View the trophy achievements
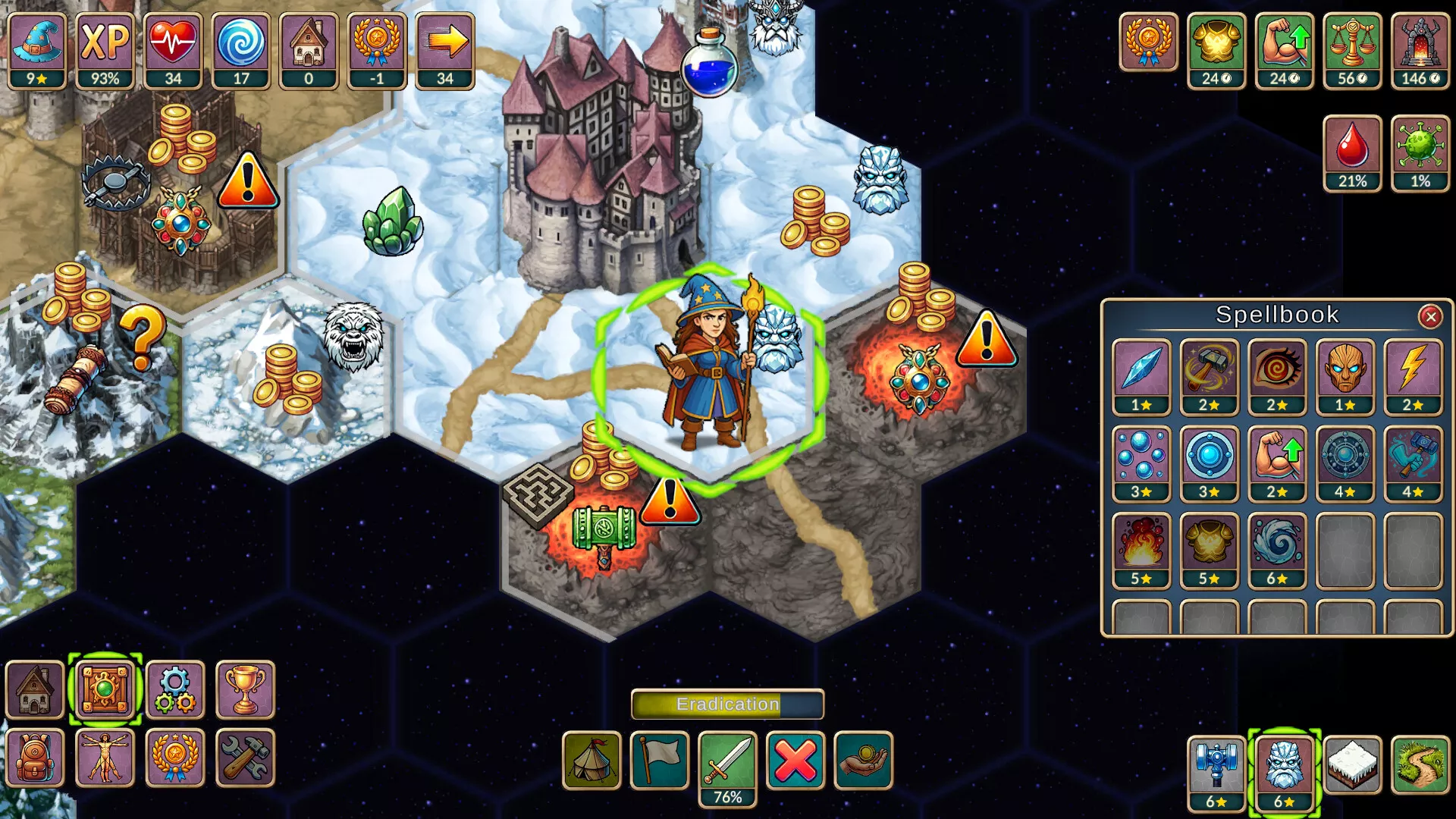1456x819 pixels. tap(245, 689)
